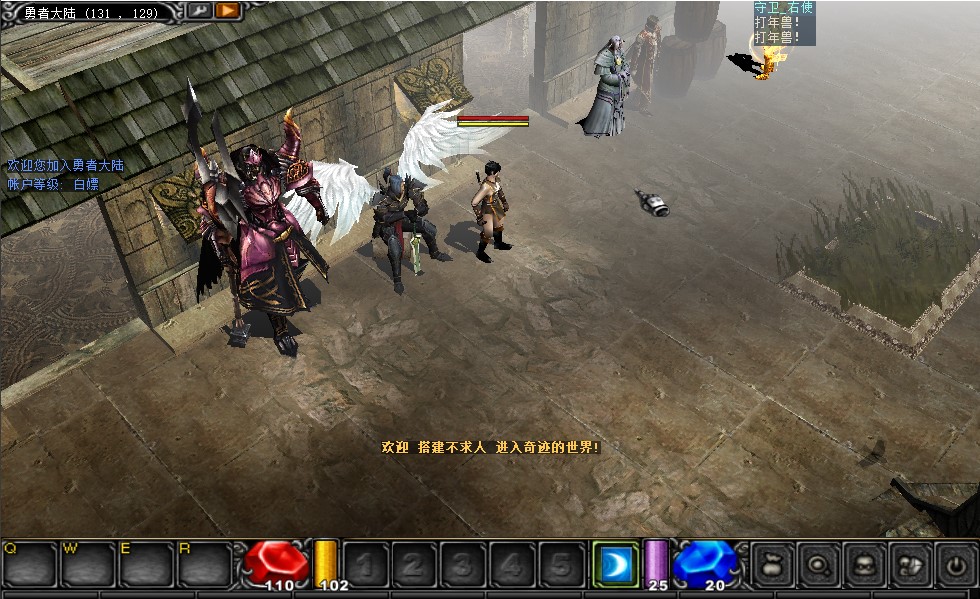Choose skill slot number 3

point(463,565)
